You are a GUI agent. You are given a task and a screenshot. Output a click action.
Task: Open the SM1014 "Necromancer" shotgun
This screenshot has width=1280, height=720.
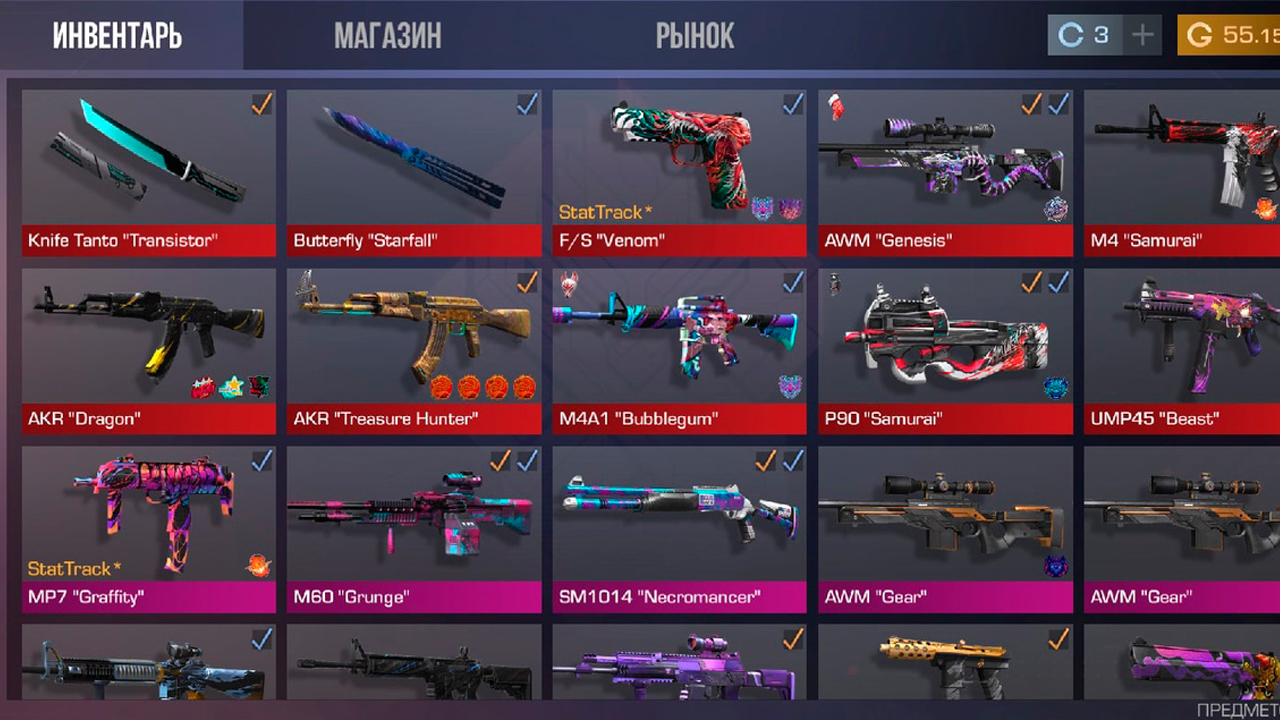679,528
